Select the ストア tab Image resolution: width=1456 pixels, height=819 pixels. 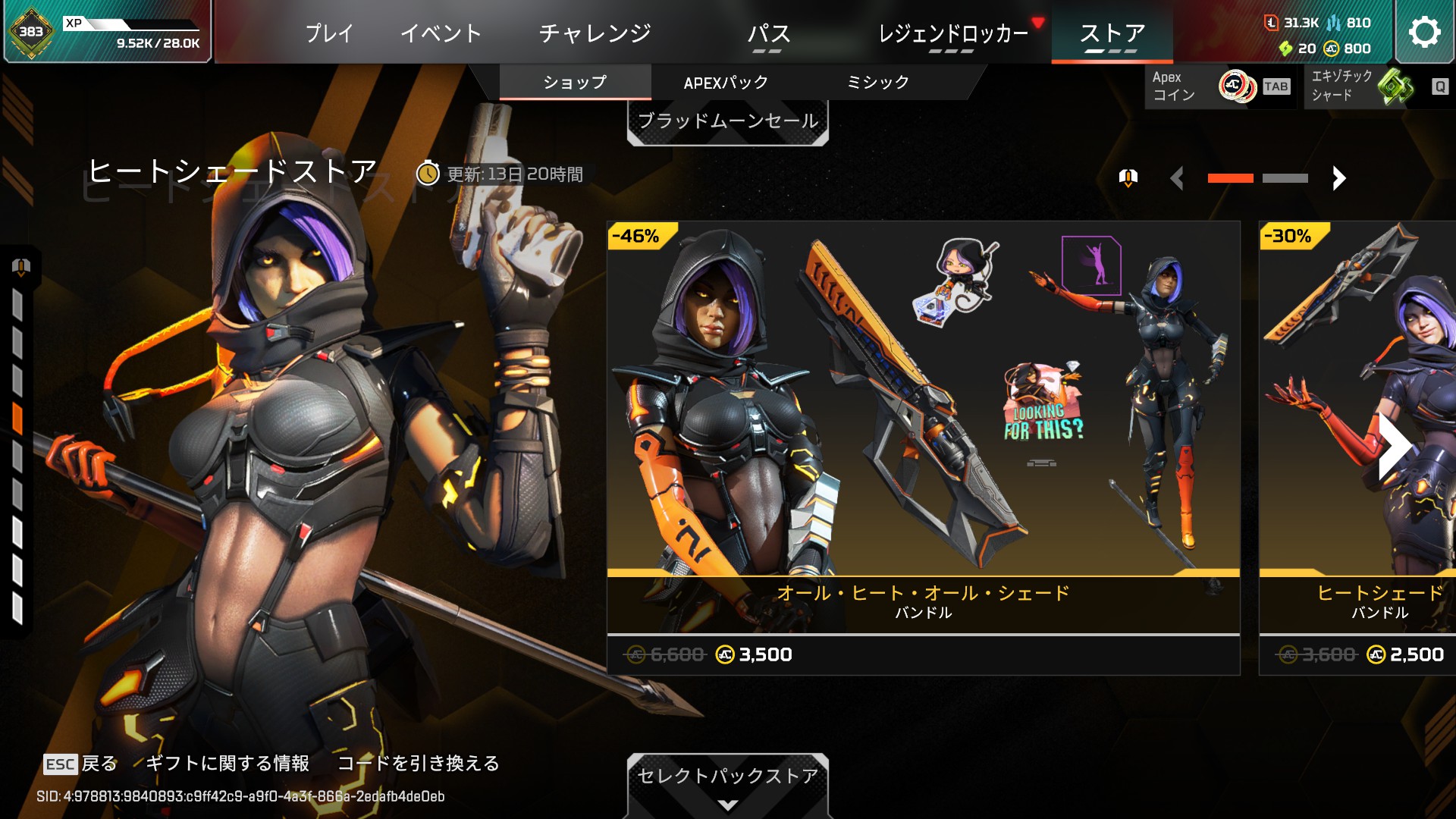[x=1112, y=33]
